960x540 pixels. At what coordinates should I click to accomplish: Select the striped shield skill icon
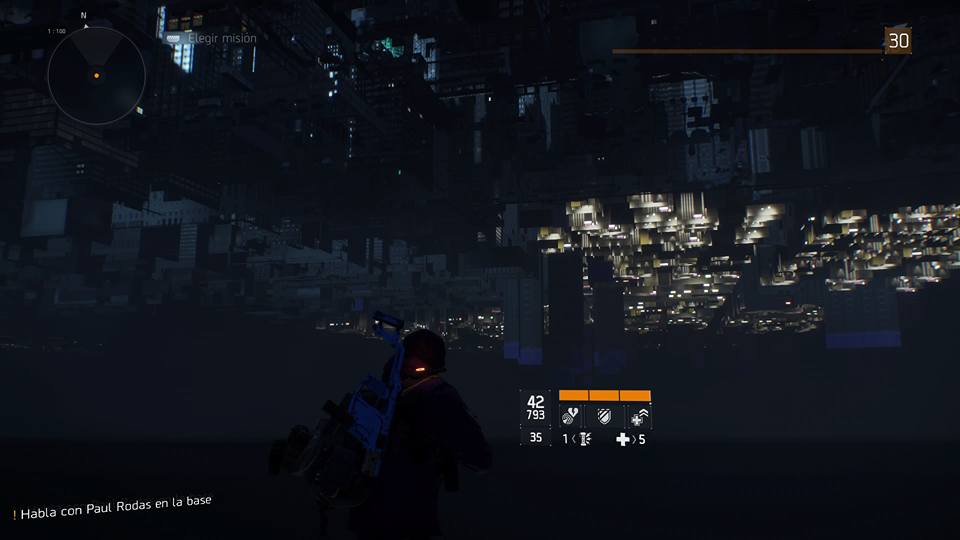[x=604, y=415]
